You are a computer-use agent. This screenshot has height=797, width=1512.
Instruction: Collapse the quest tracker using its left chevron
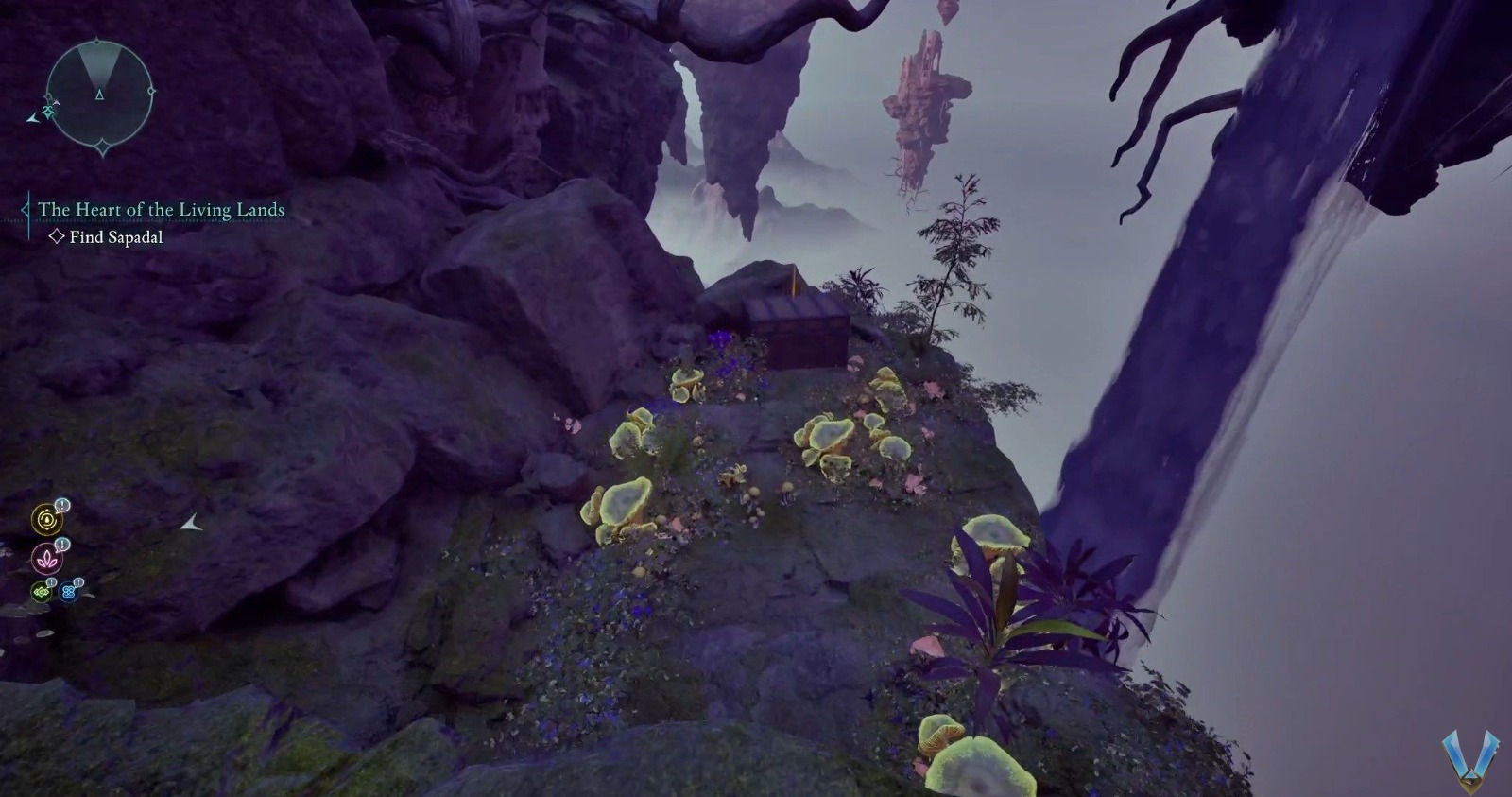(x=26, y=208)
